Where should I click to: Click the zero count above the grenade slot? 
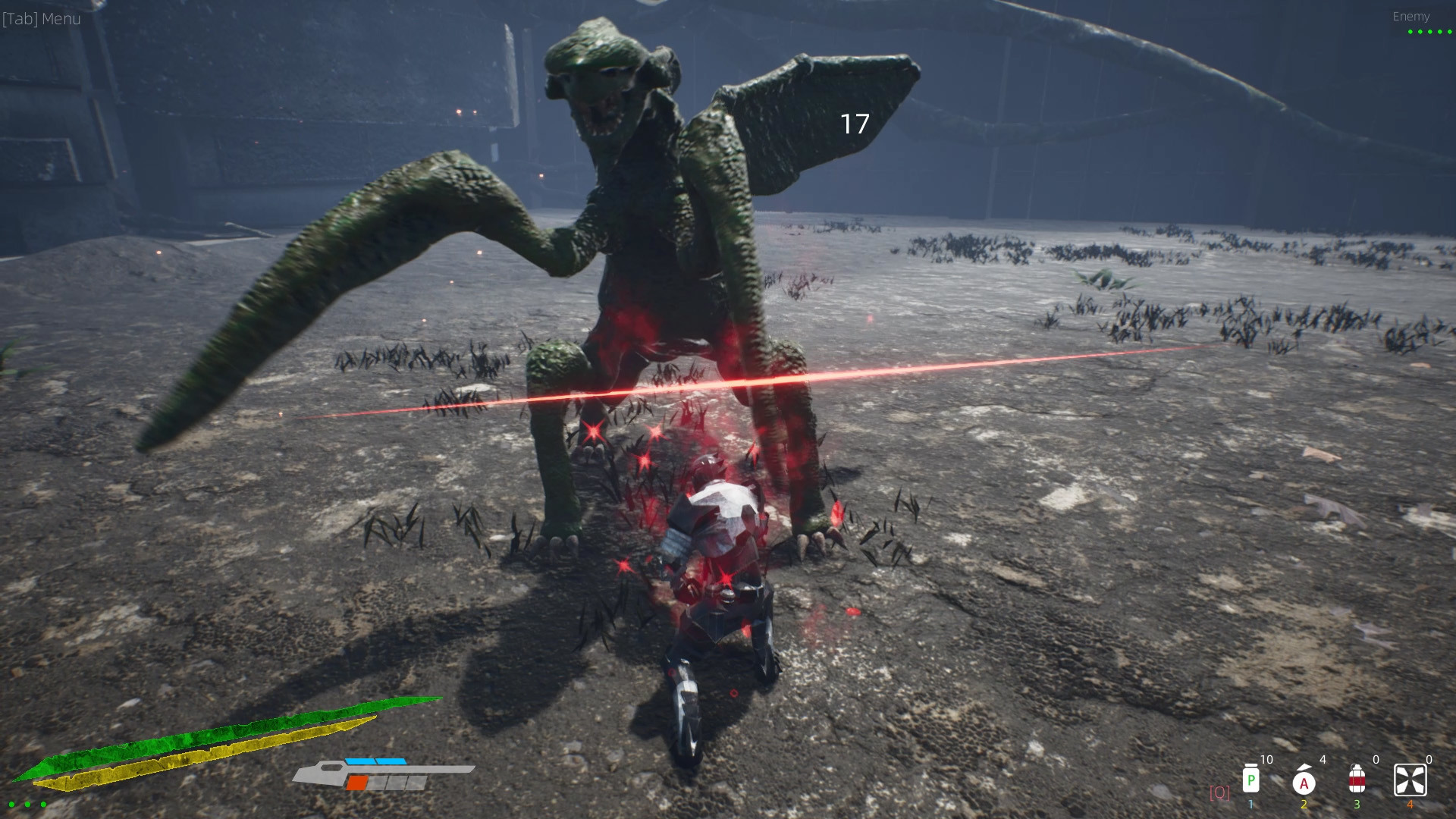click(x=1376, y=759)
